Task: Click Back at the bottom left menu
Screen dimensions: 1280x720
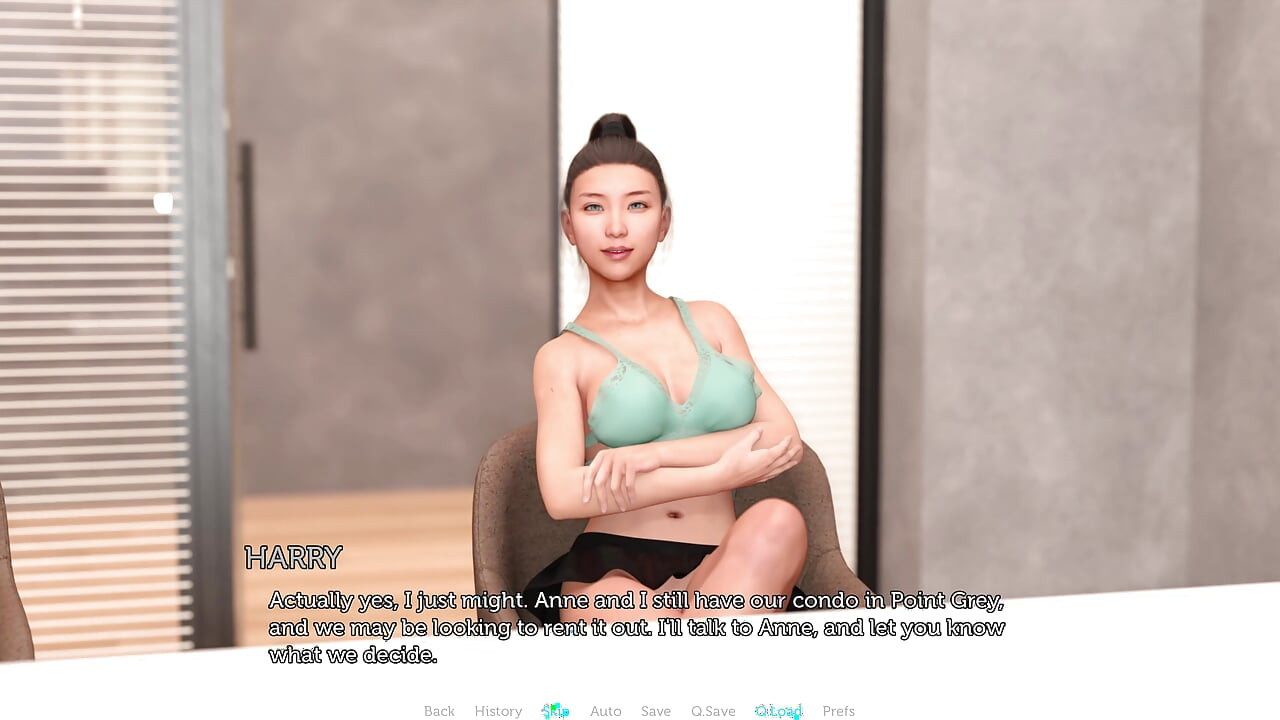Action: click(439, 711)
